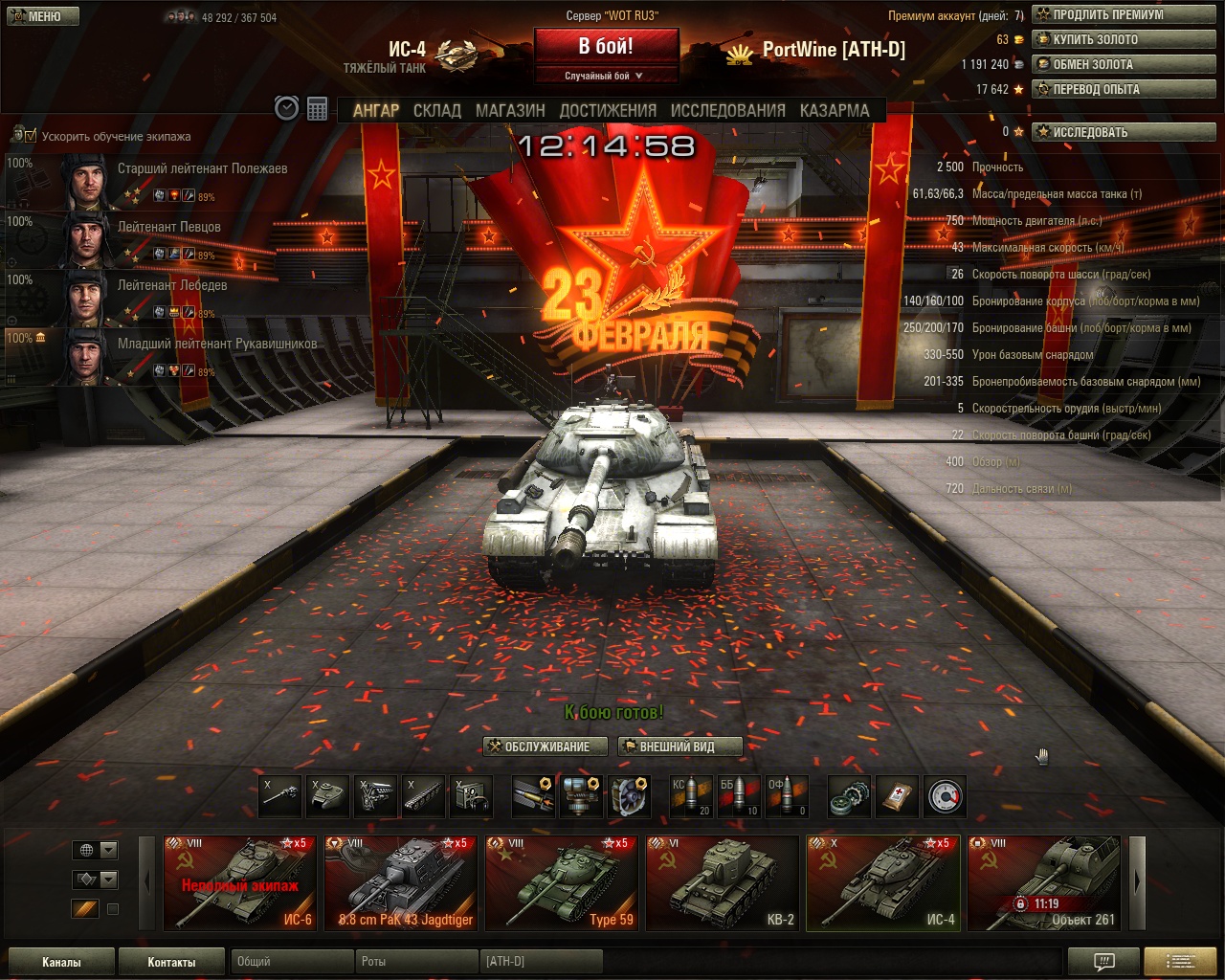Switch to the СКЛАД tab
The height and width of the screenshot is (980, 1225).
coord(436,110)
